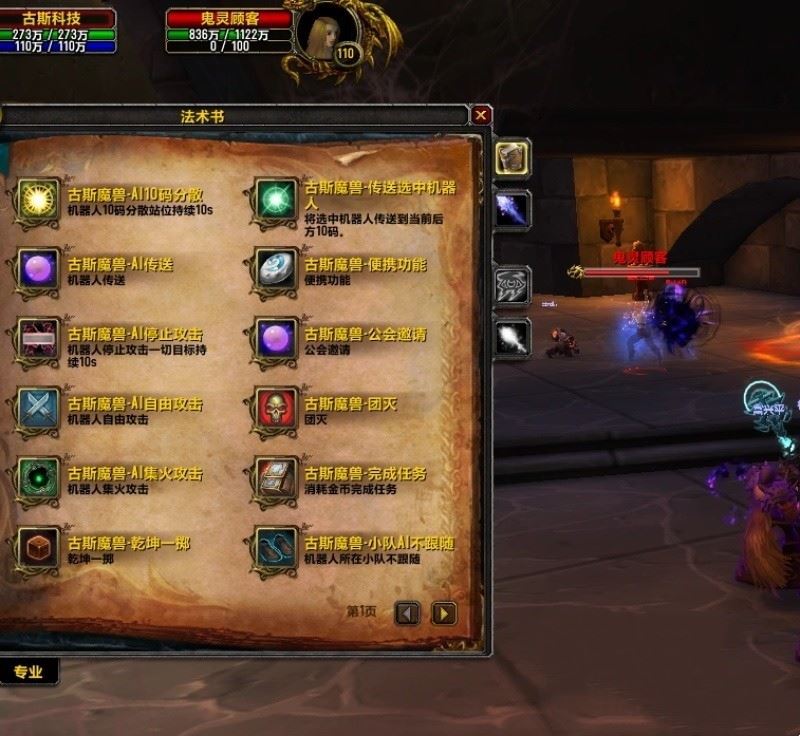
Task: Activate the 古斯魔兽-公会邀请 purple orb
Action: pos(275,340)
